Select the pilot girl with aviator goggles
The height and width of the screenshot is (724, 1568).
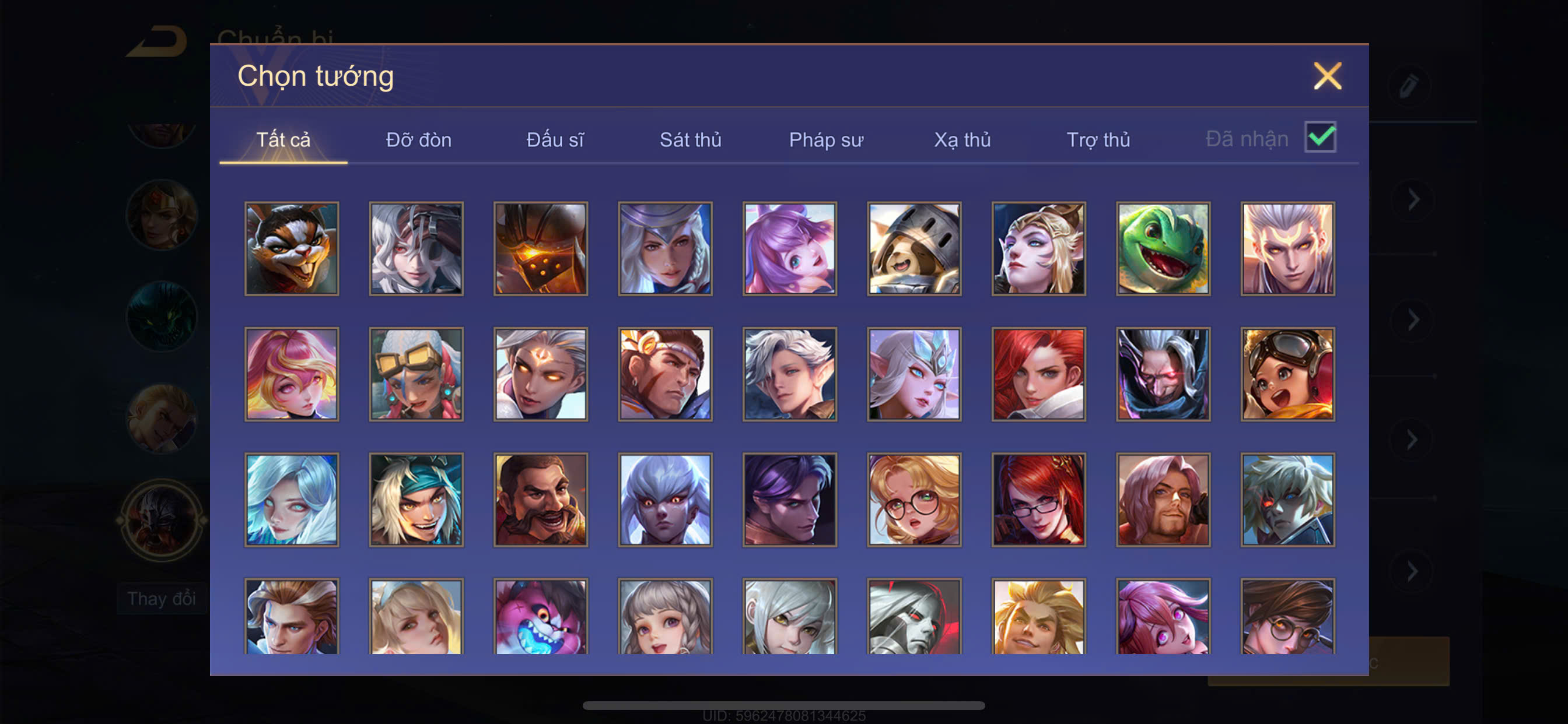coord(1287,374)
